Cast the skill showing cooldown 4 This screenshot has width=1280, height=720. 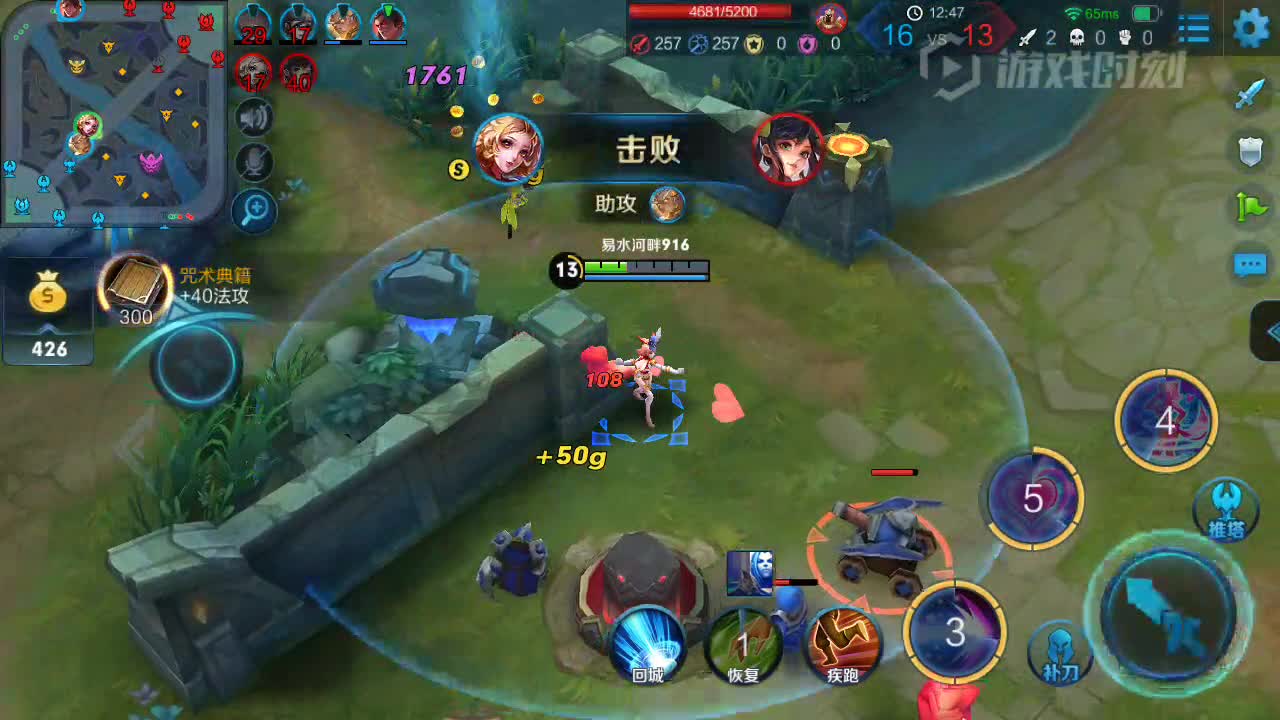click(x=1165, y=420)
